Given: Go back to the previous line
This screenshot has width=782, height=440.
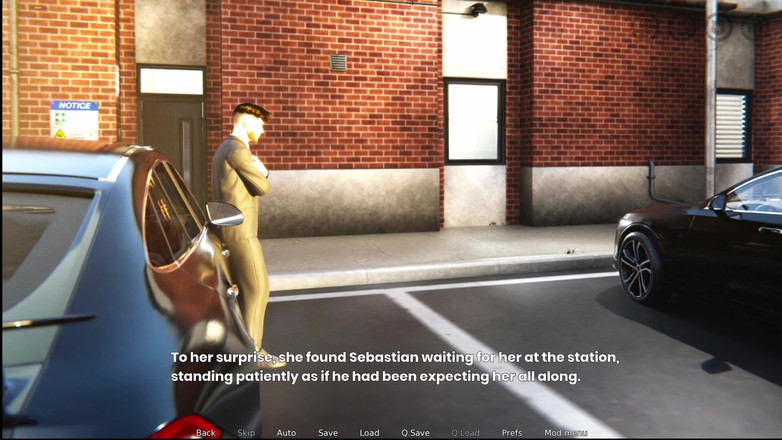Looking at the screenshot, I should (x=206, y=433).
